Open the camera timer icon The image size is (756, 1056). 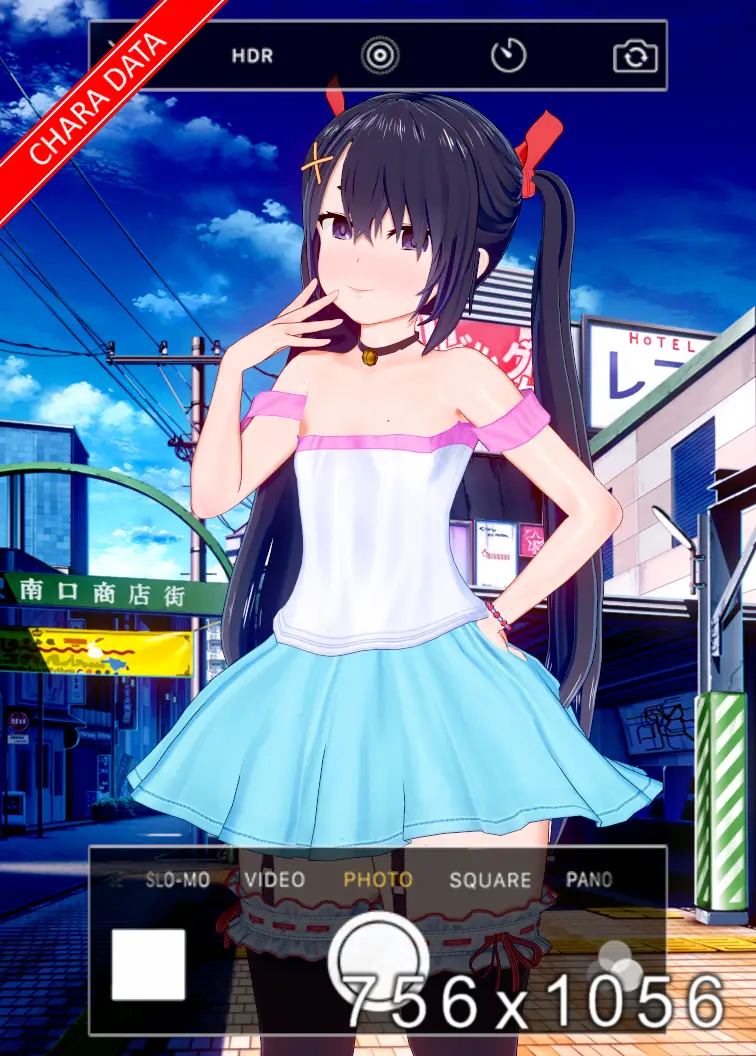508,56
